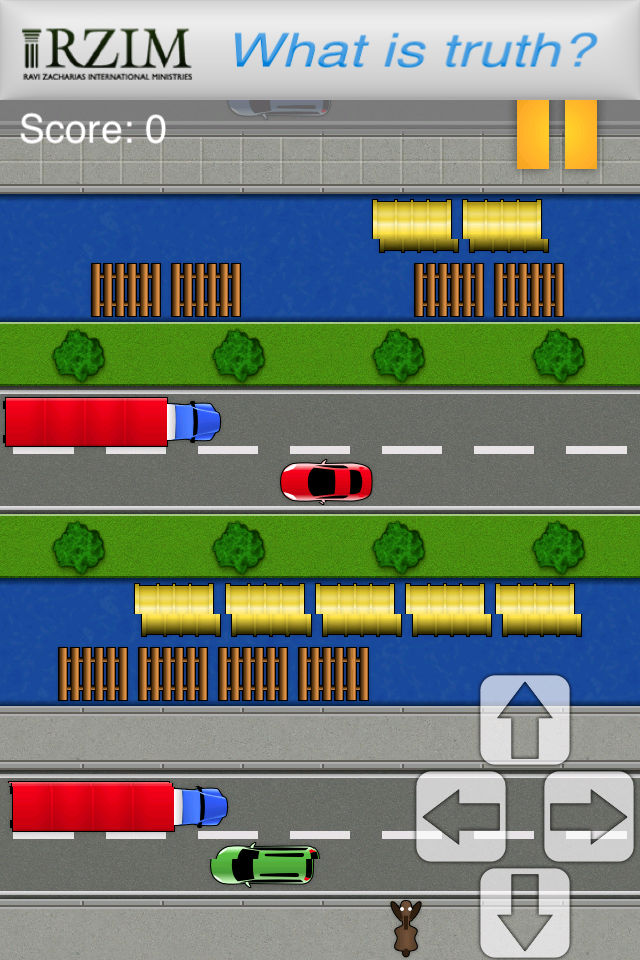Tap the right arrow move button
The width and height of the screenshot is (640, 960).
(x=589, y=816)
